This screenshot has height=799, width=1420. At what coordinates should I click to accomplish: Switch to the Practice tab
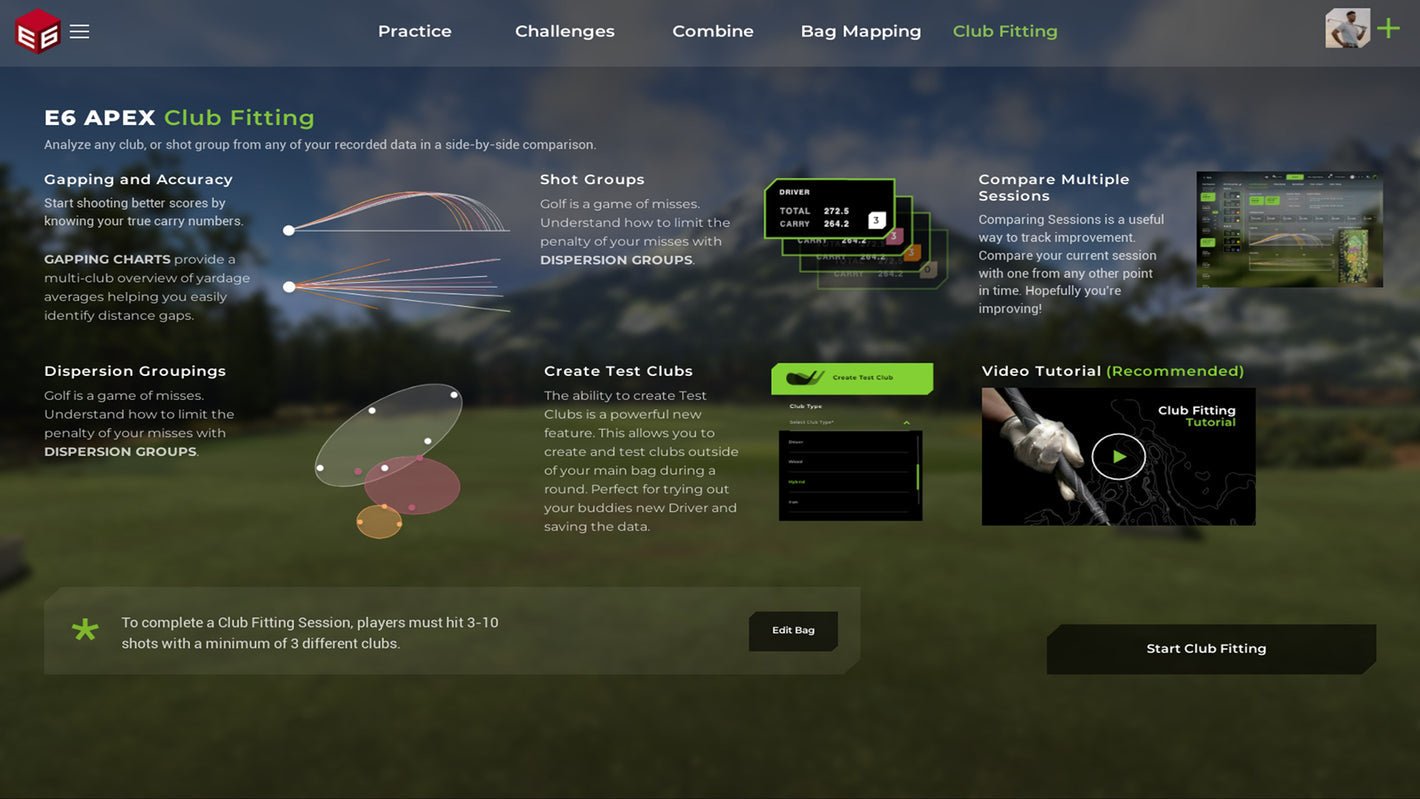[414, 29]
